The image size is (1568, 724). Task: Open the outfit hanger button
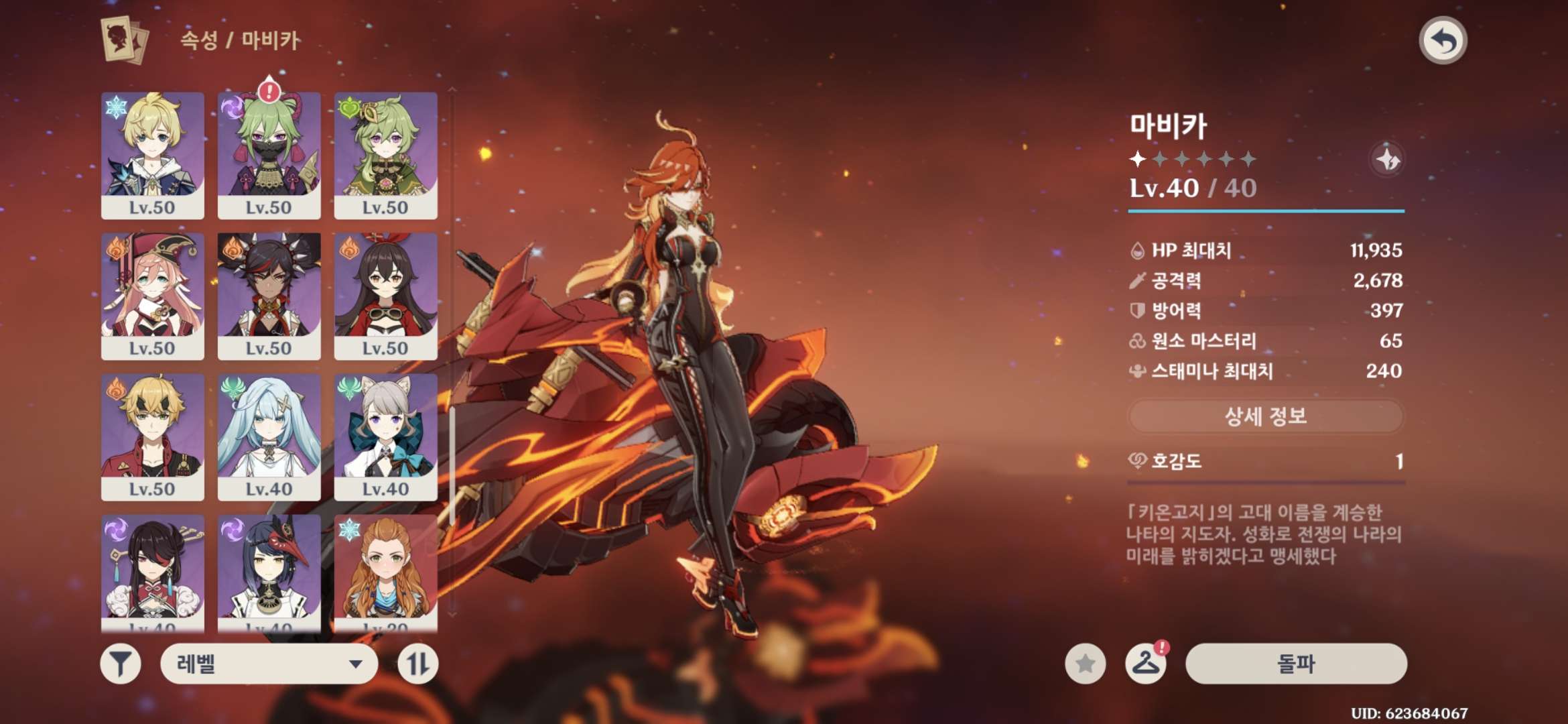pyautogui.click(x=1145, y=664)
